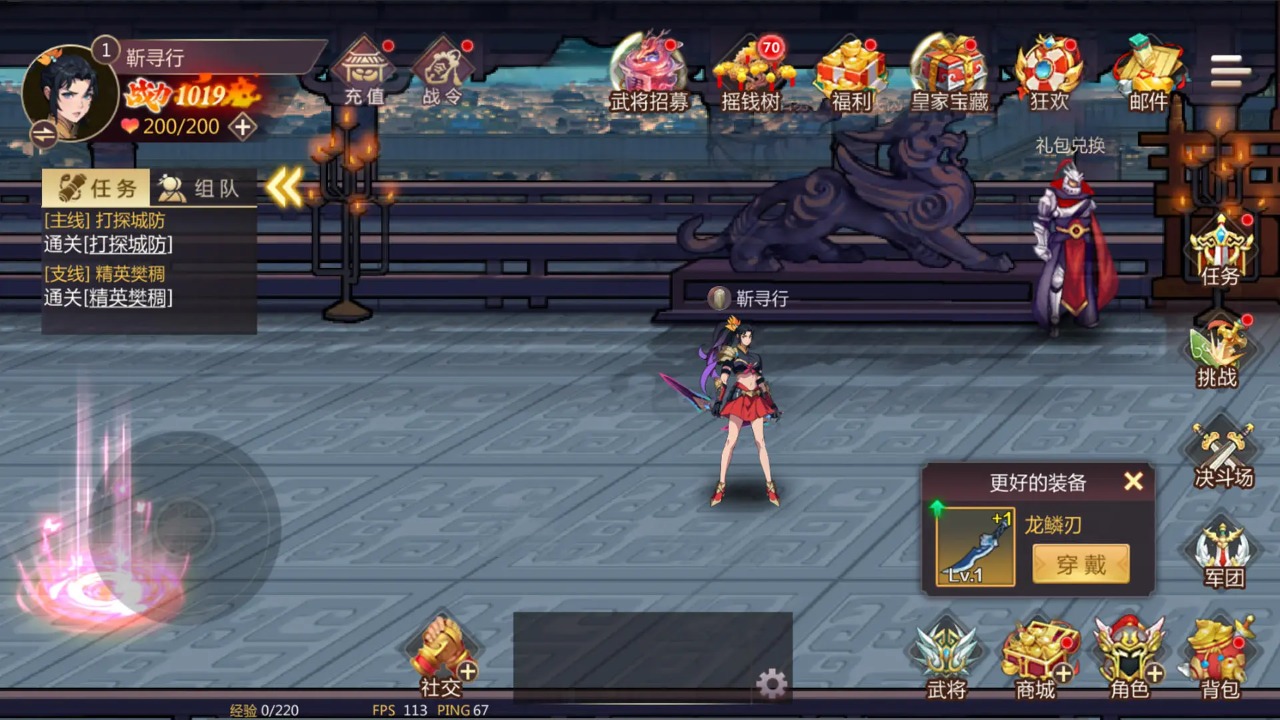The image size is (1280, 720).
Task: Open the 狂欢 carnival event
Action: coord(1049,72)
